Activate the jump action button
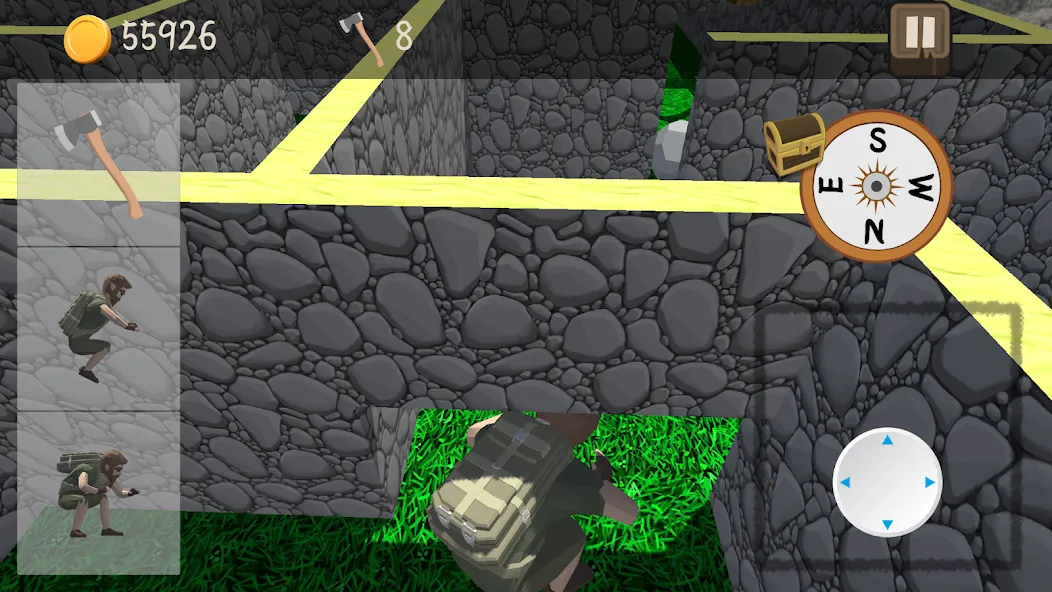This screenshot has width=1052, height=592. tap(98, 328)
